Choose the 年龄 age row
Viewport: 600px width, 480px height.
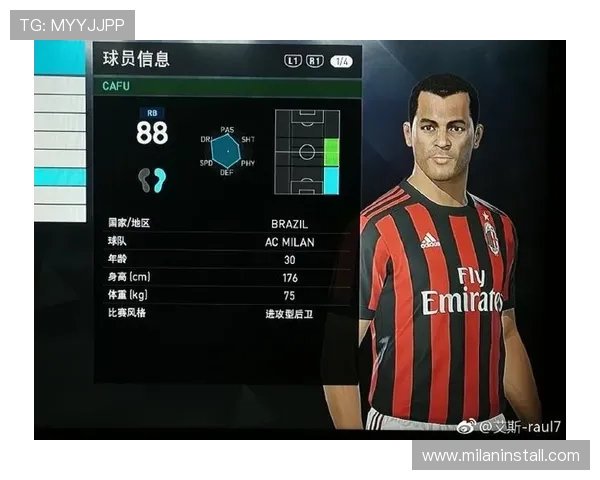point(226,260)
